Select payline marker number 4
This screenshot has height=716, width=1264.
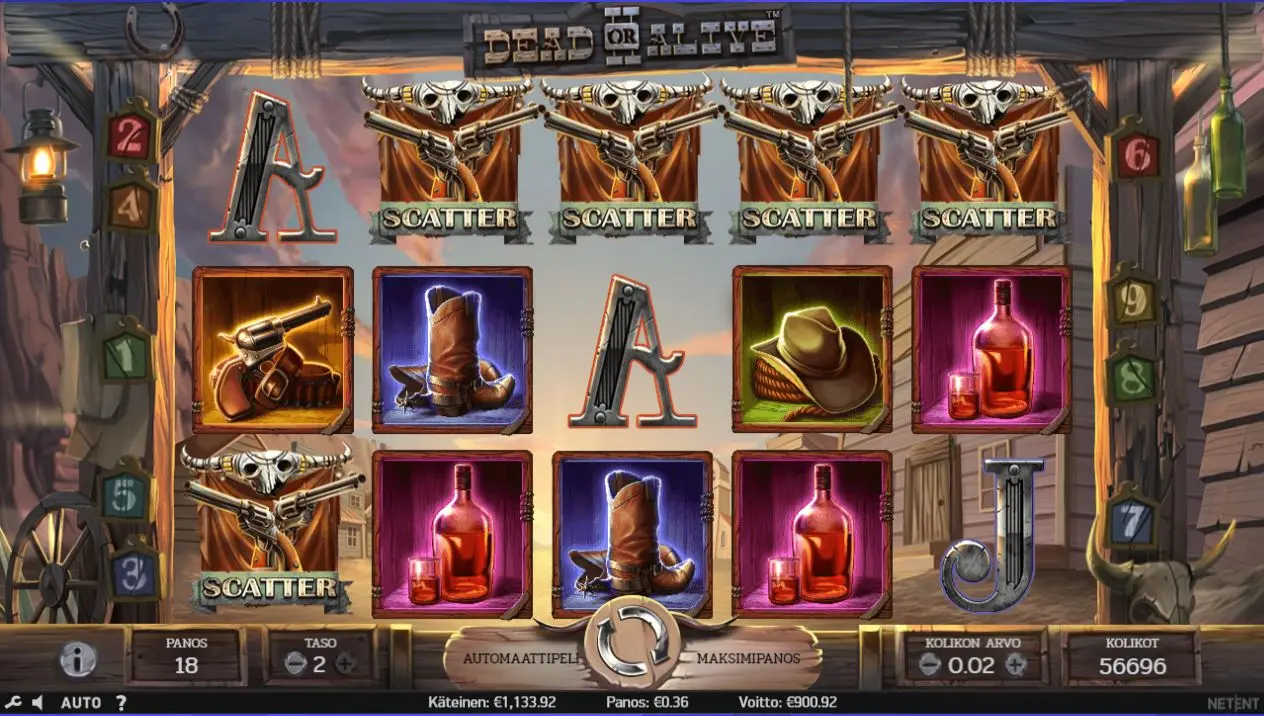point(131,205)
